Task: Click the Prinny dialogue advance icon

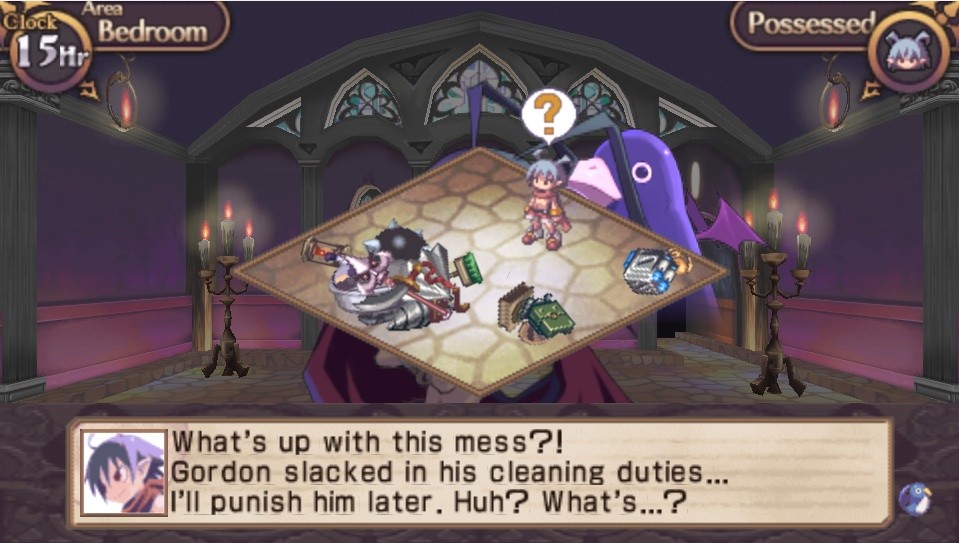Action: click(913, 497)
